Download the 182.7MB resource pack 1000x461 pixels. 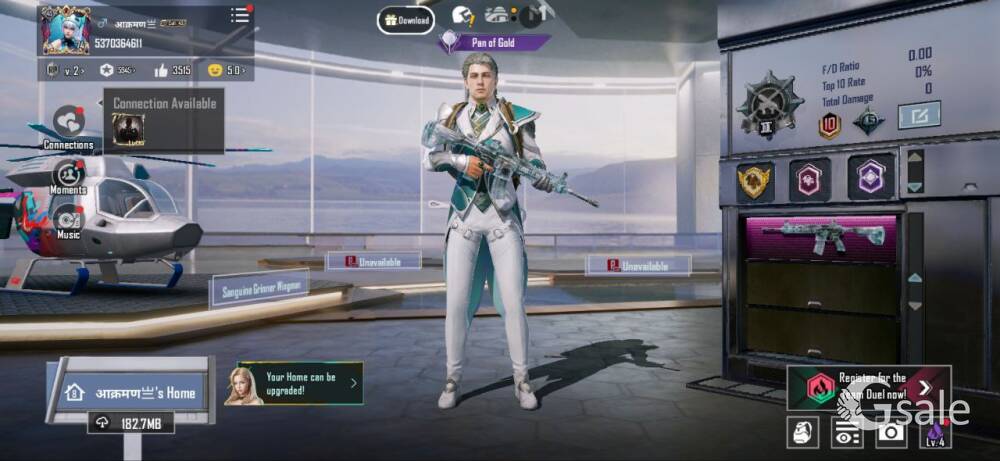pos(131,424)
